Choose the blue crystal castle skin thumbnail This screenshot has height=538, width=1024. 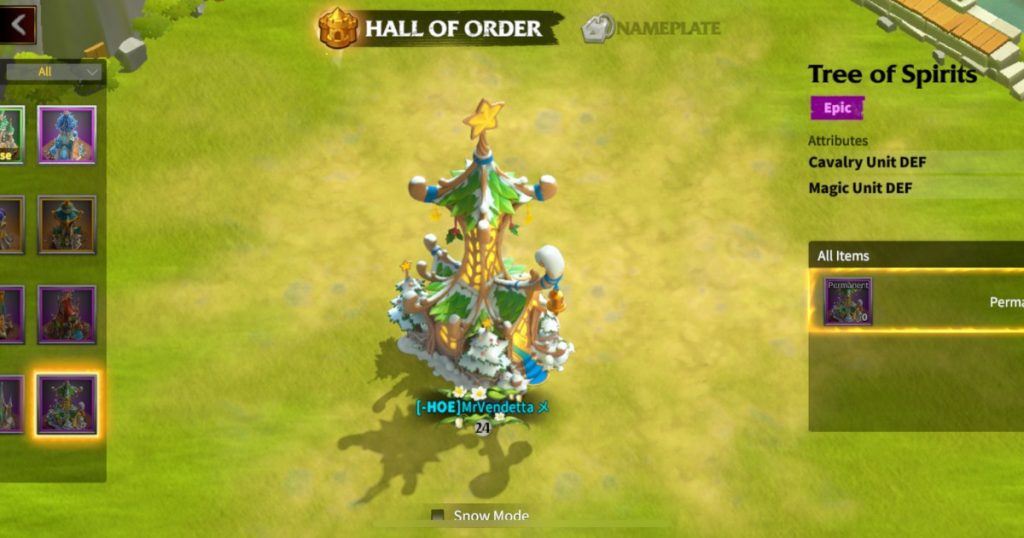tap(67, 135)
